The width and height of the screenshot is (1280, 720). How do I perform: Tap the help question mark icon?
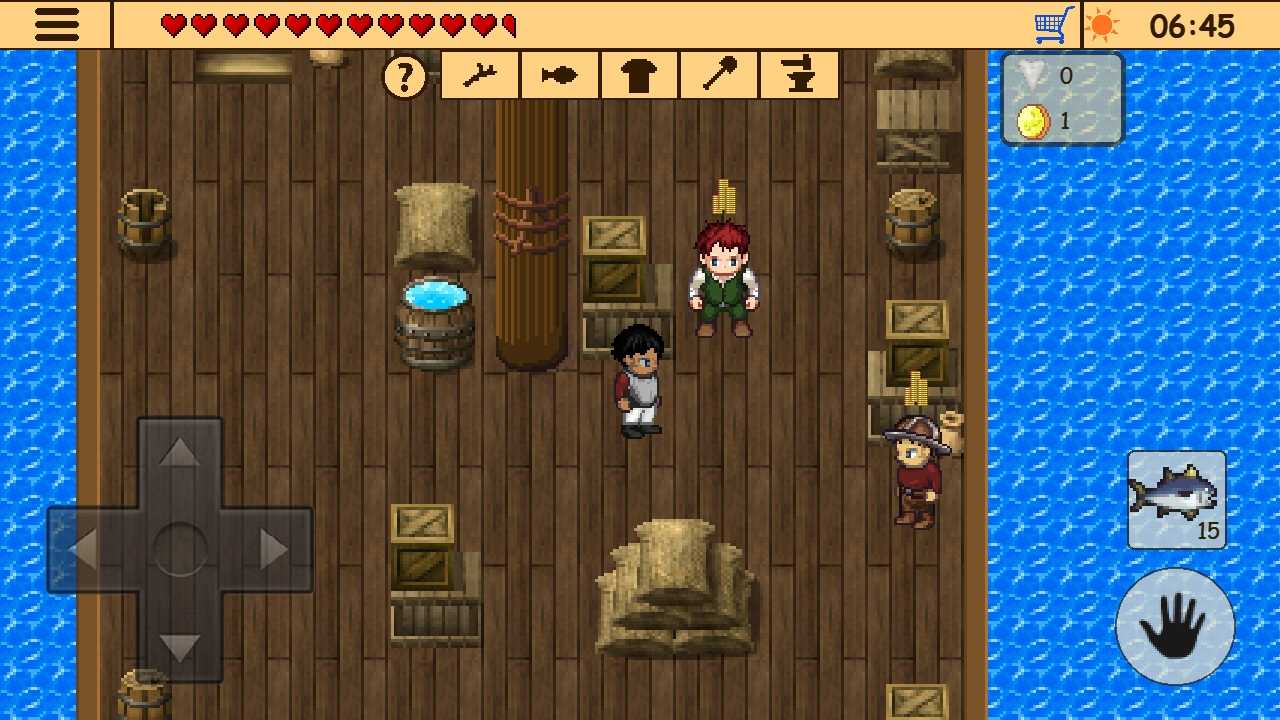click(404, 75)
